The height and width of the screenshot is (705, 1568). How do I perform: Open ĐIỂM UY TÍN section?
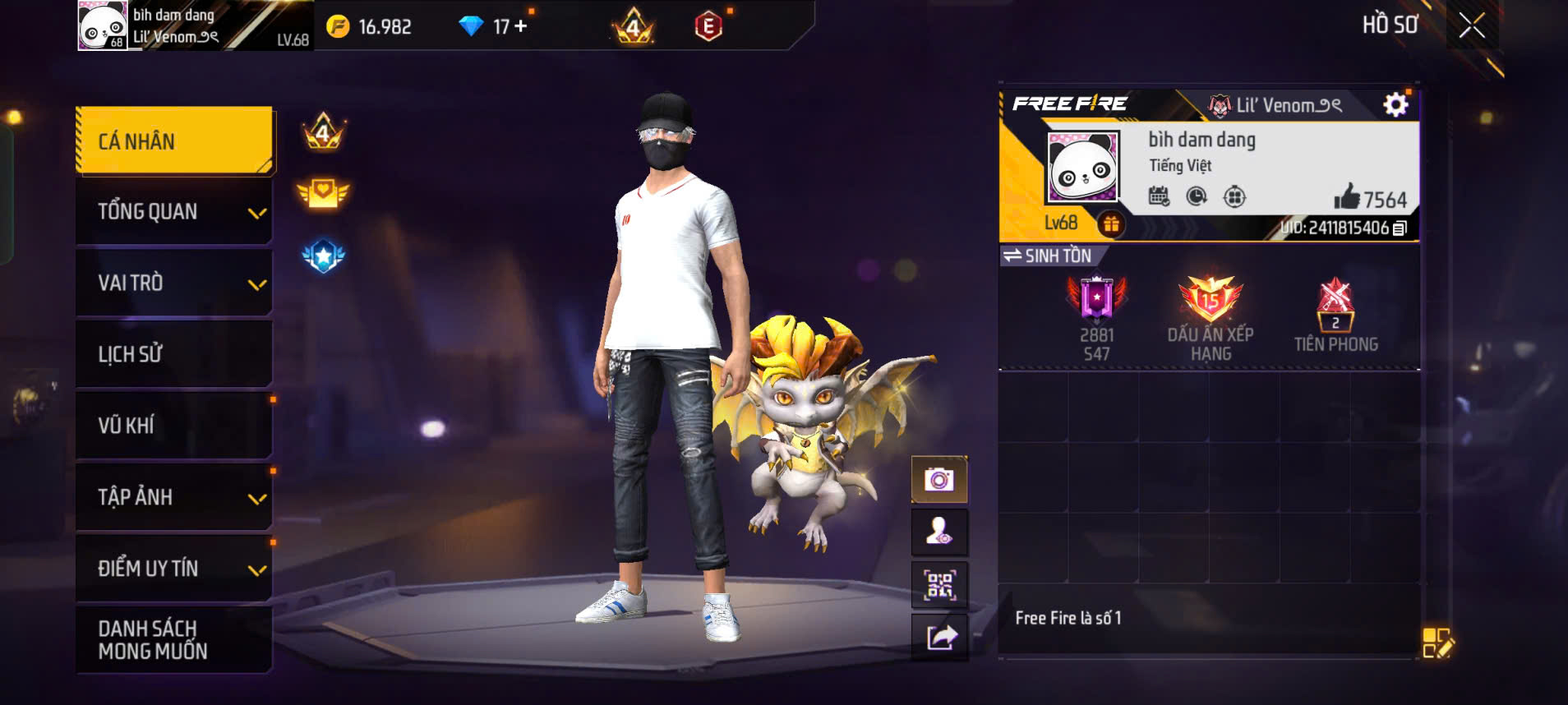tap(174, 569)
